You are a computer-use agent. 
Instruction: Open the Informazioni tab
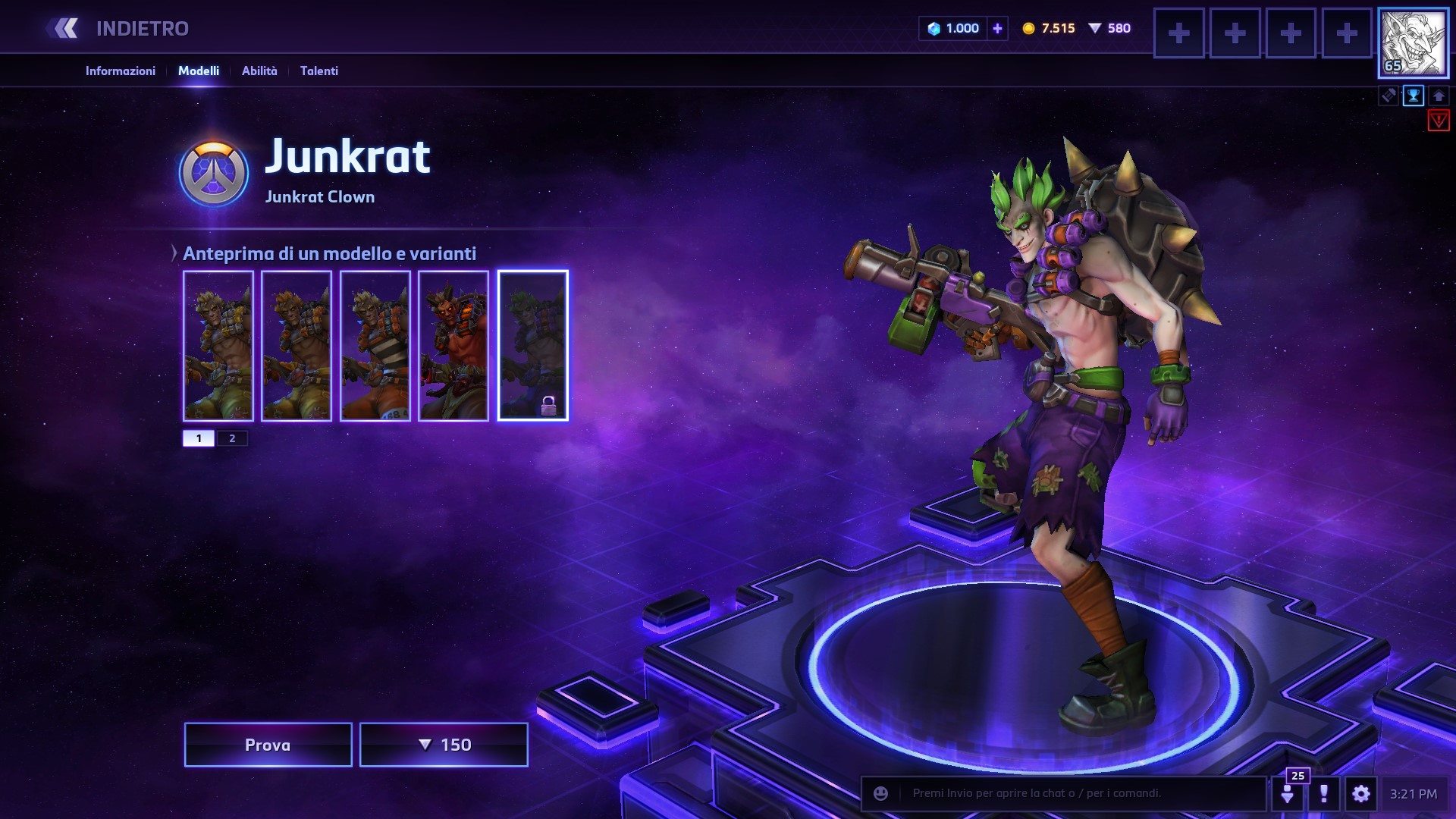pos(120,71)
